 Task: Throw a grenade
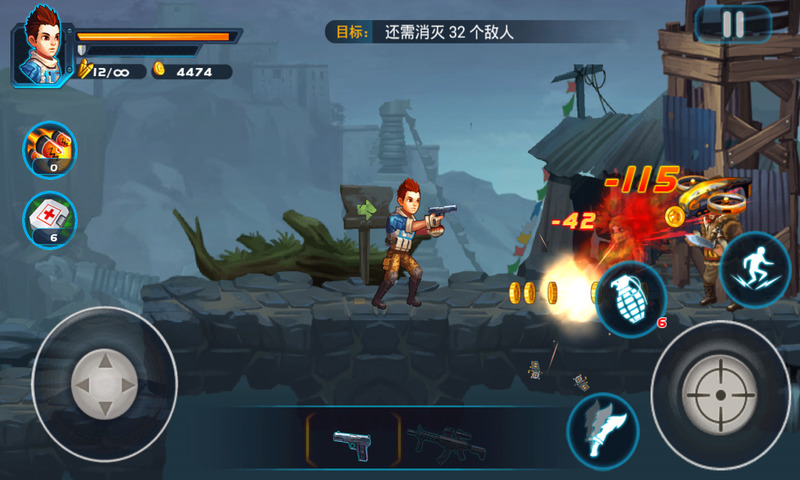[x=631, y=299]
